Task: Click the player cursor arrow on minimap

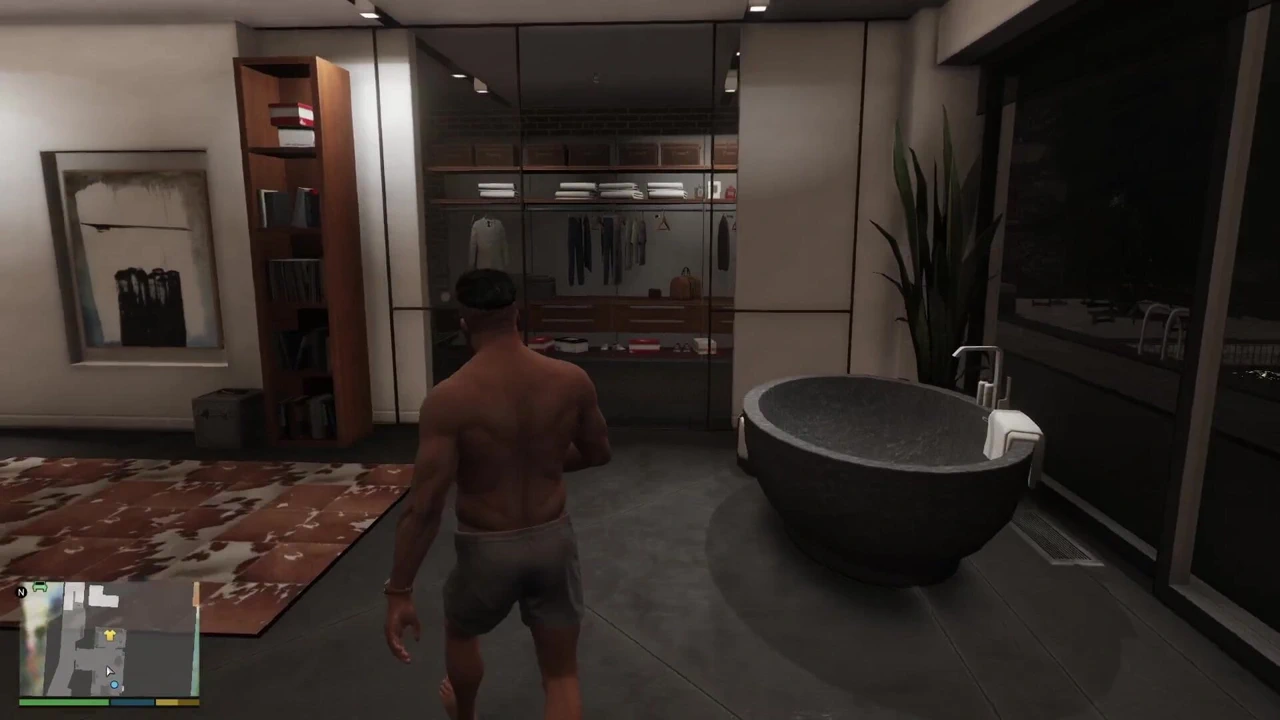Action: click(109, 671)
